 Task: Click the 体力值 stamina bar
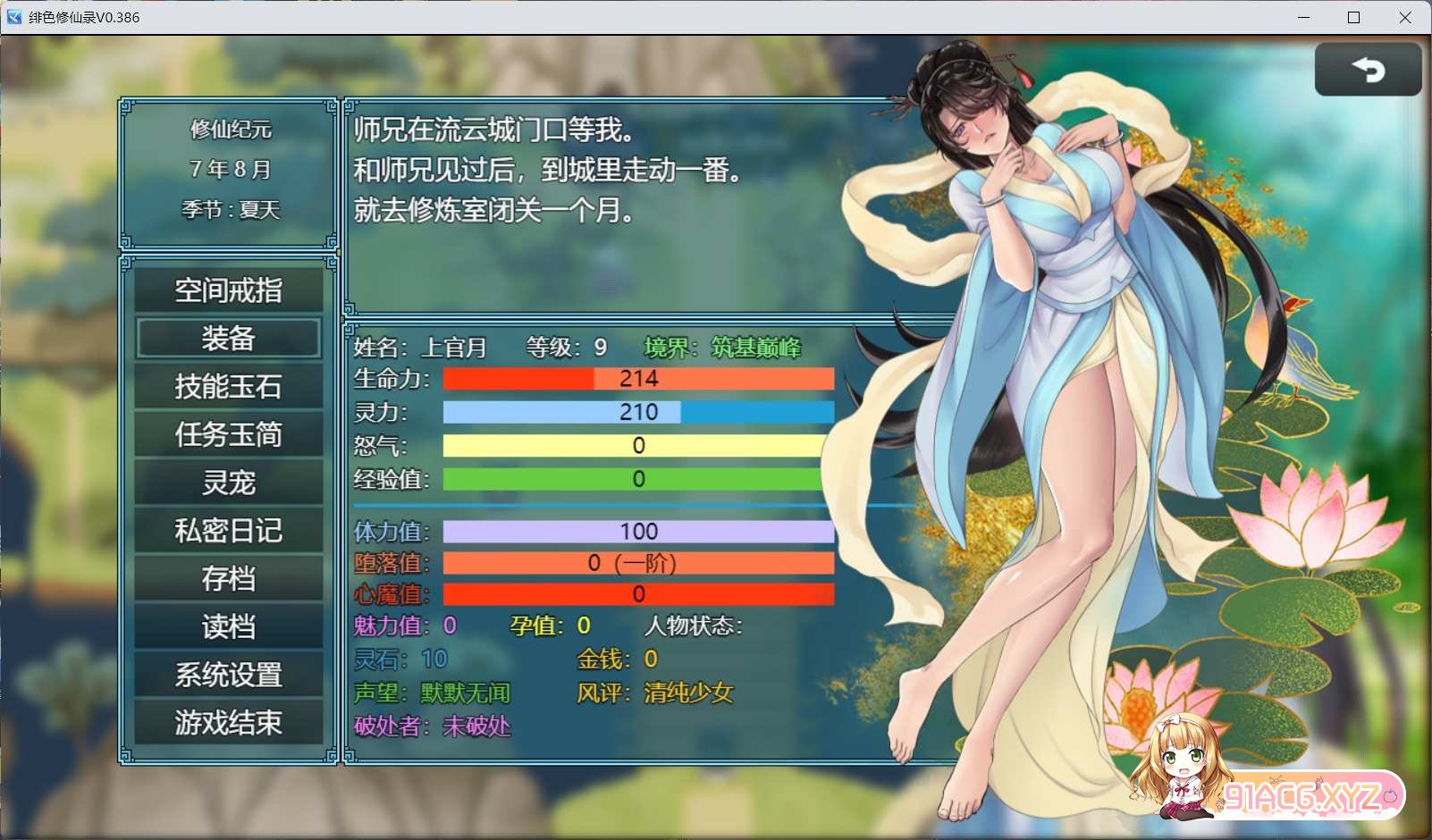tap(636, 531)
